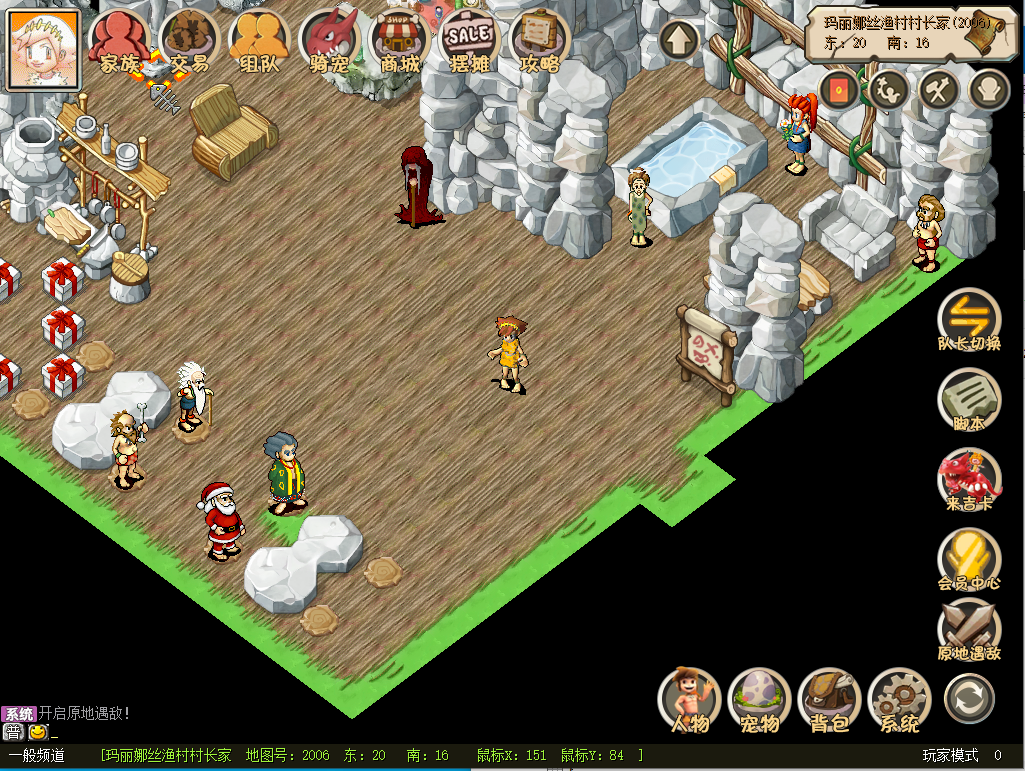
Task: Open the 组队 team menu
Action: [259, 40]
